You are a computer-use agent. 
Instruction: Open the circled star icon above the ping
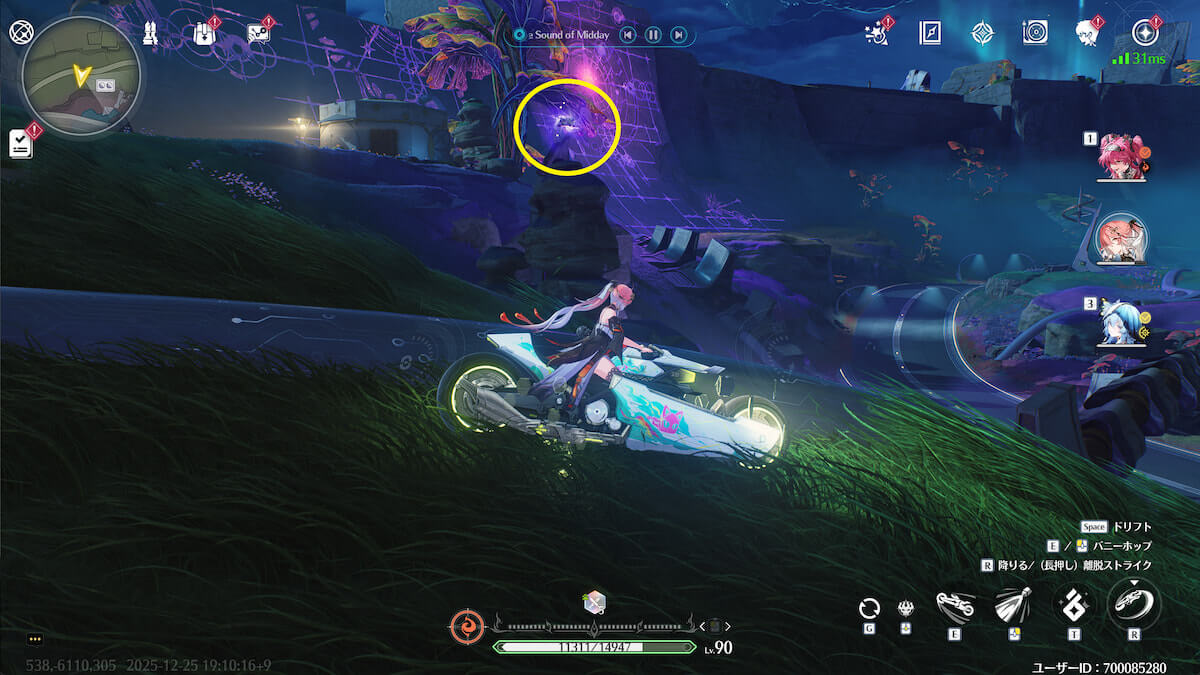(1144, 32)
